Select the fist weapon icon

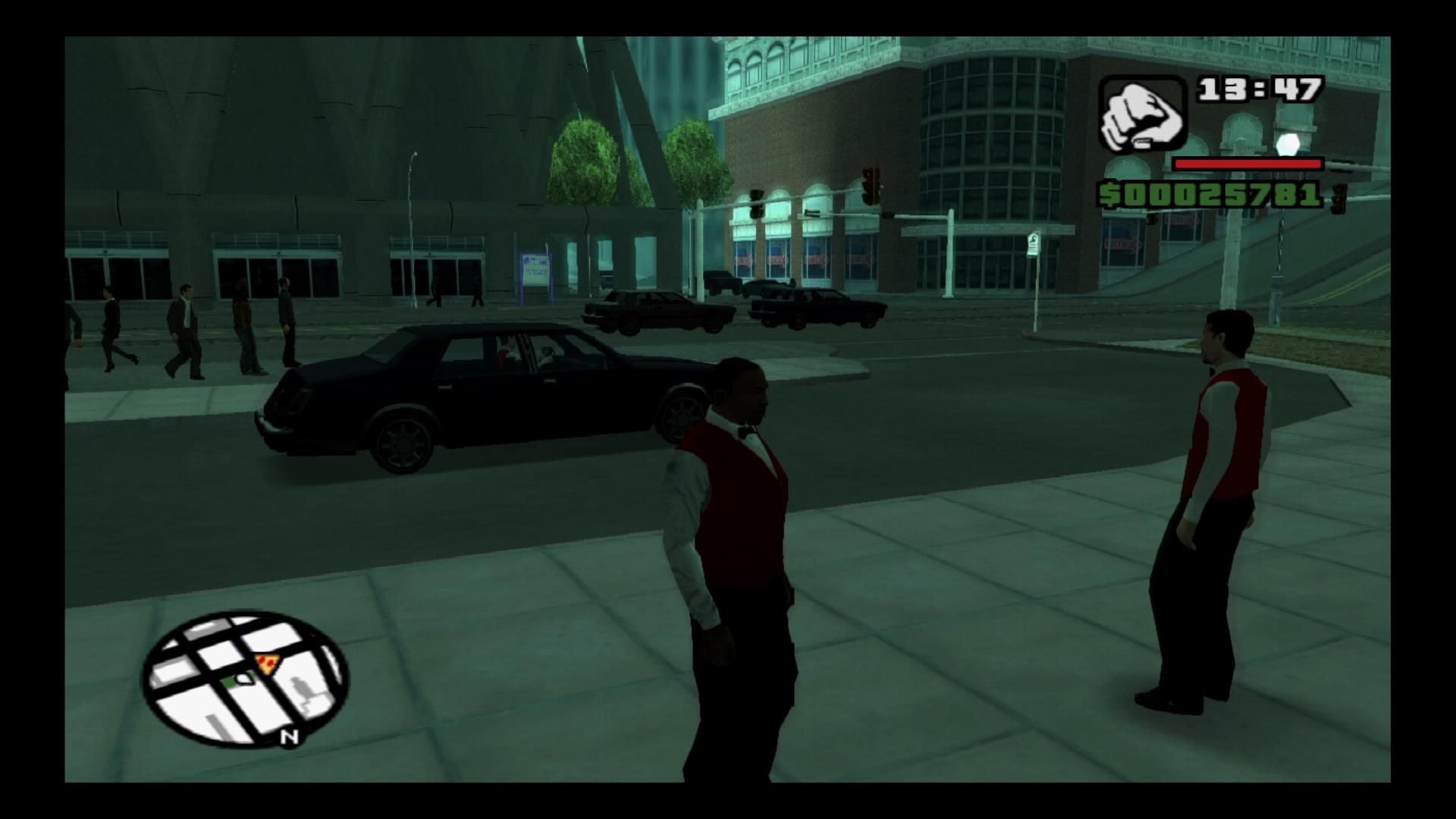pos(1142,115)
